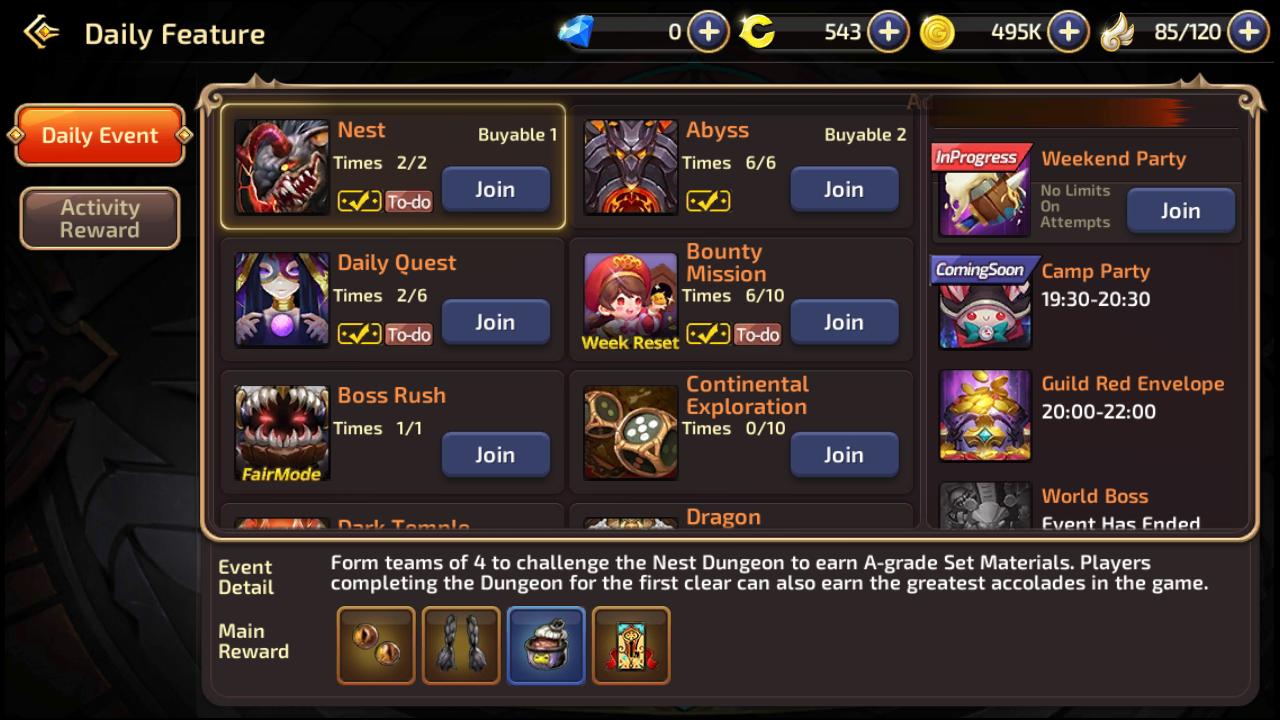Select the Camp Party event entry

1086,300
